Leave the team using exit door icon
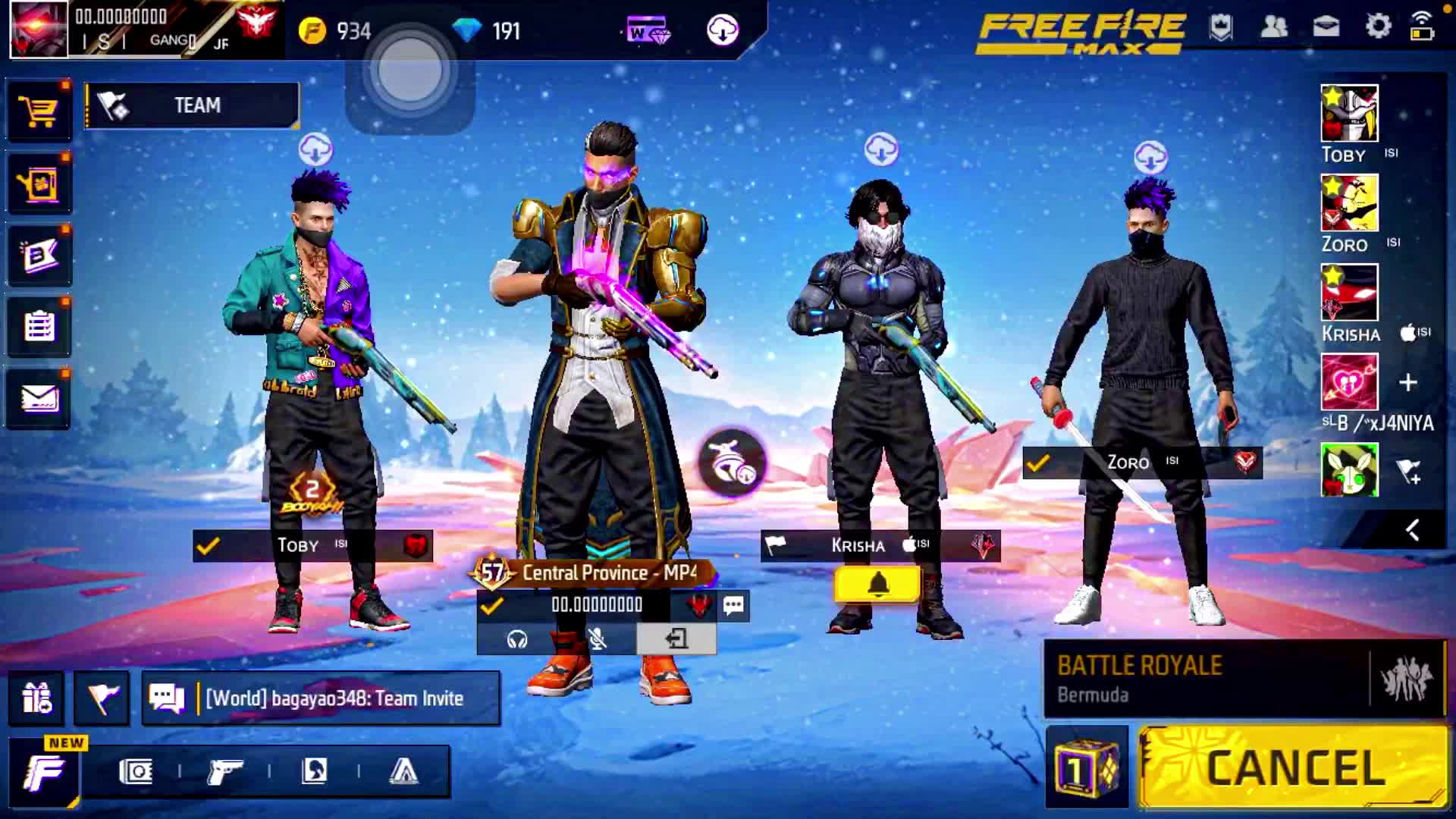Viewport: 1456px width, 819px height. (676, 639)
